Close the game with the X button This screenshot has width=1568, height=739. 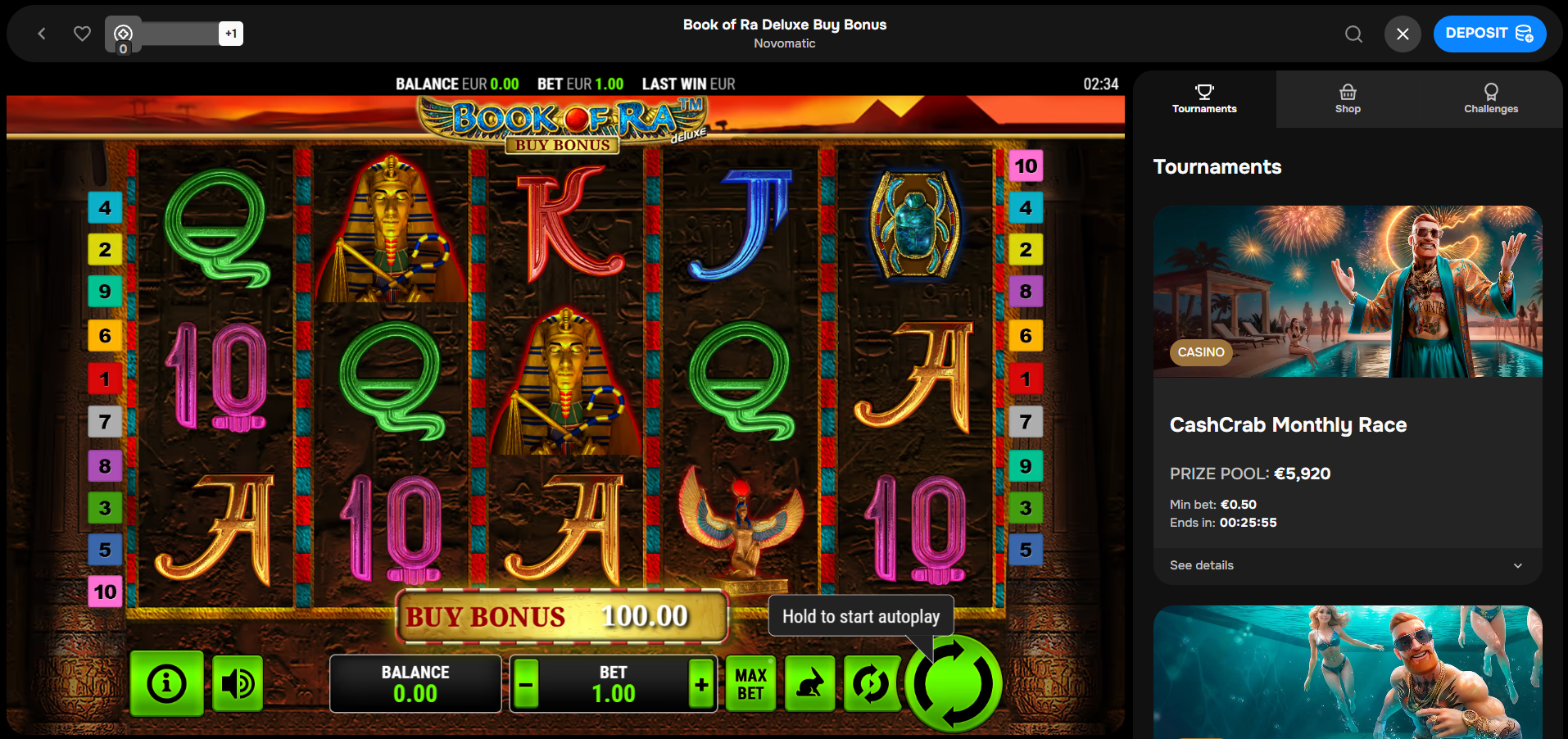coord(1403,34)
